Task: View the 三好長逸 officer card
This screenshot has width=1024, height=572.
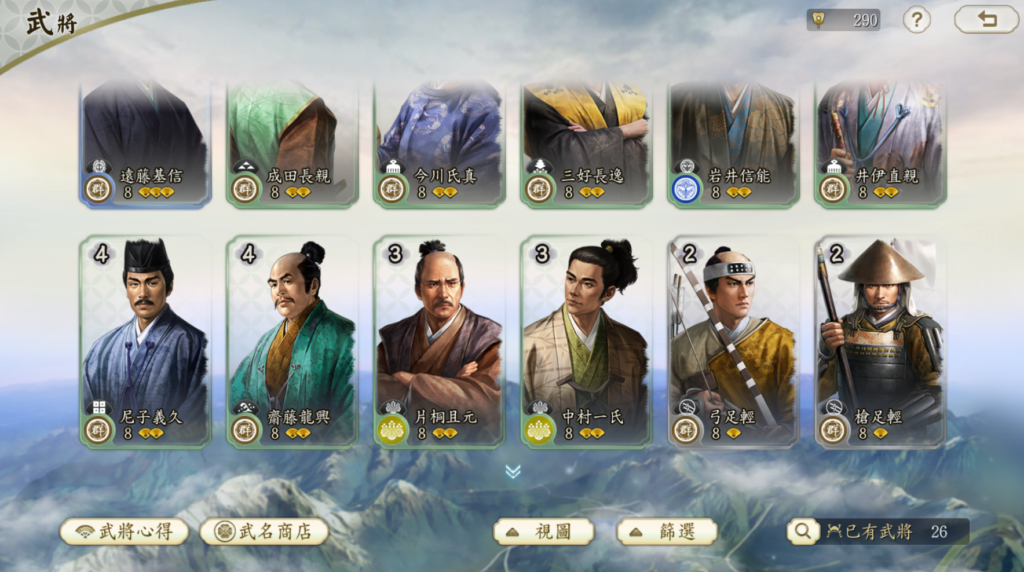Action: [x=586, y=145]
